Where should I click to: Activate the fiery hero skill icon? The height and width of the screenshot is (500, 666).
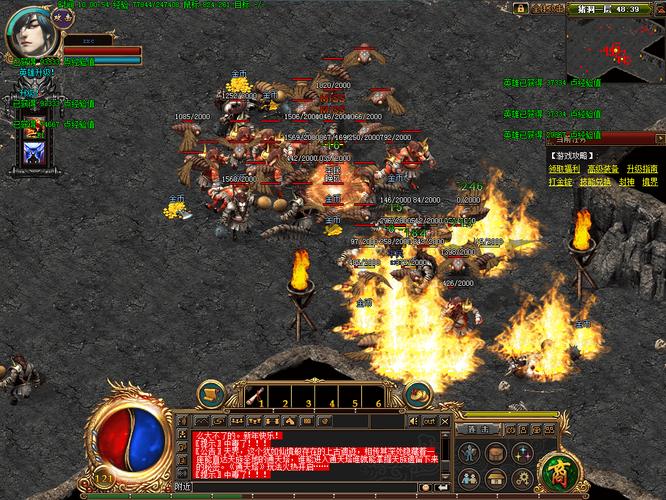tap(33, 130)
